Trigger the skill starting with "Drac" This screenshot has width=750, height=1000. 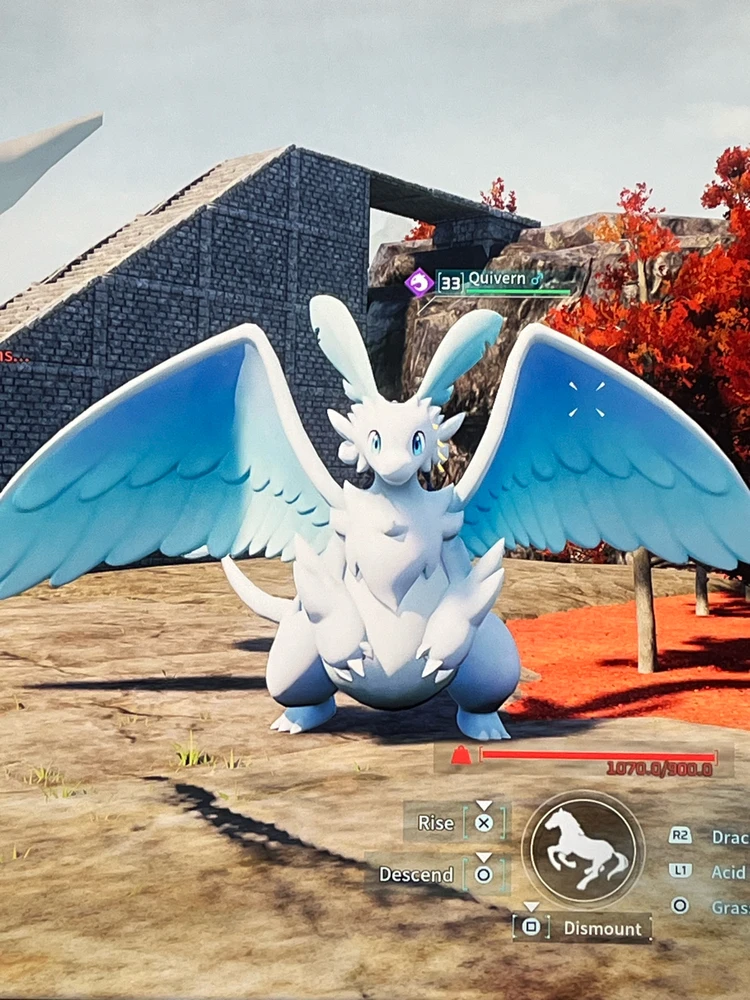729,837
